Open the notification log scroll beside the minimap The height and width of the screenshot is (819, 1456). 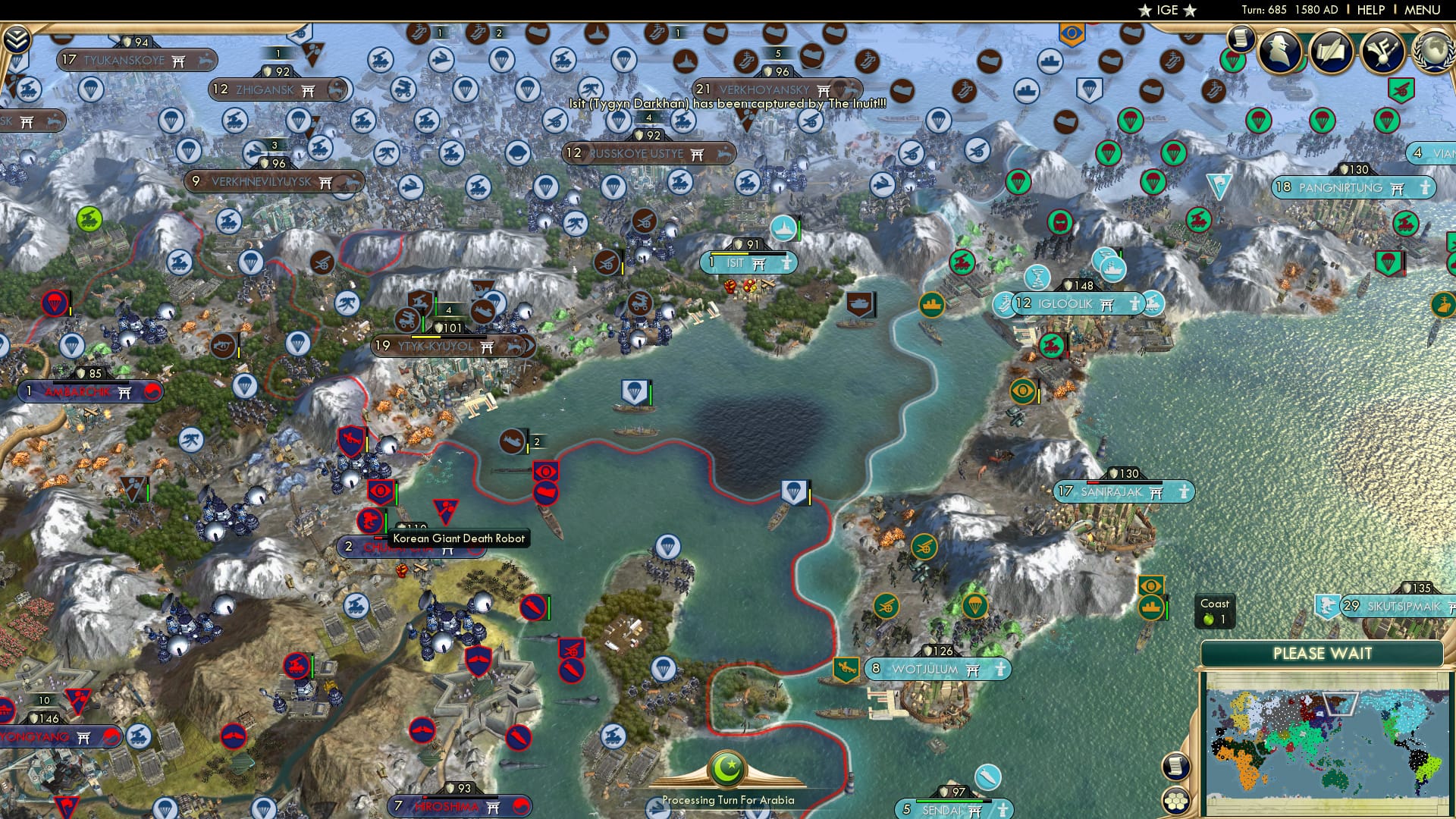pos(1175,766)
